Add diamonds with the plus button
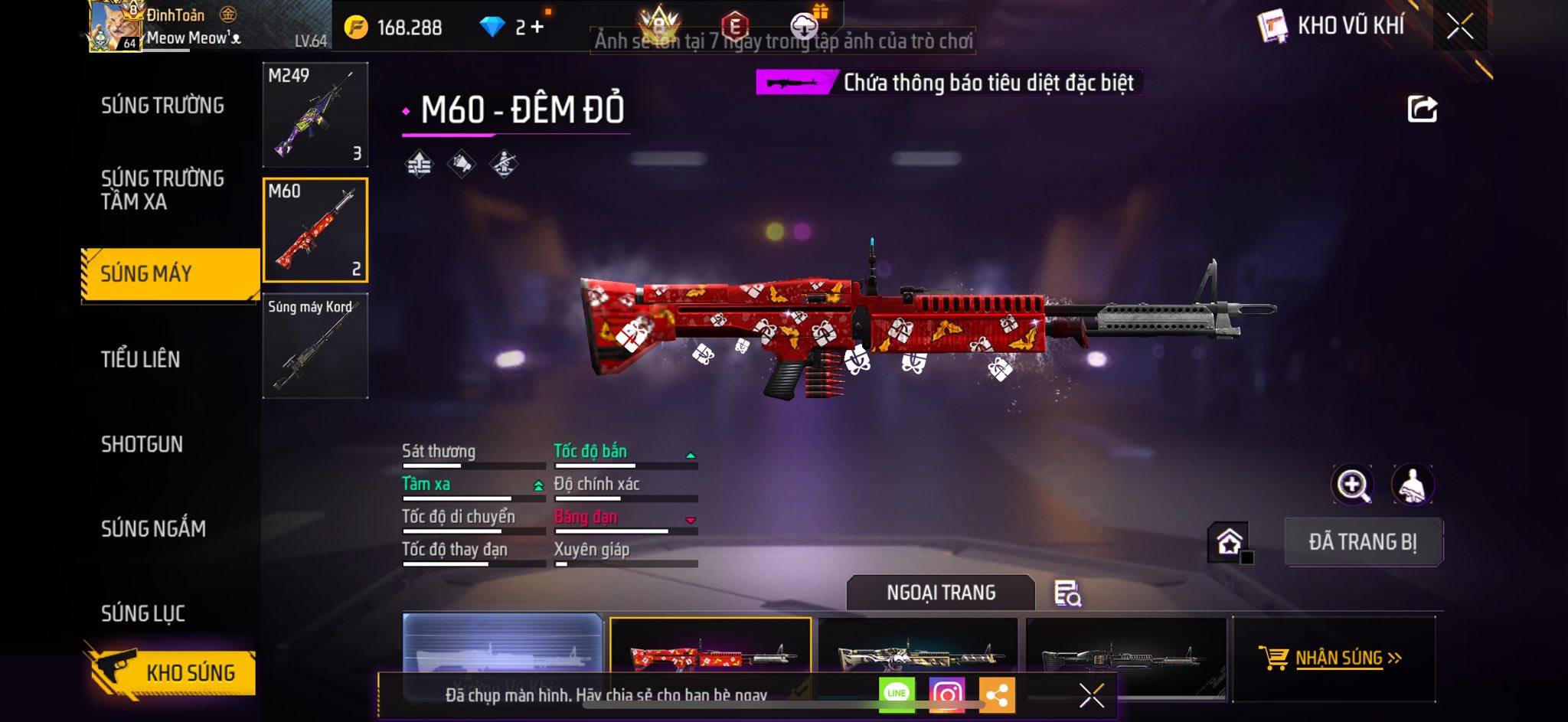The image size is (1568, 722). tap(537, 28)
